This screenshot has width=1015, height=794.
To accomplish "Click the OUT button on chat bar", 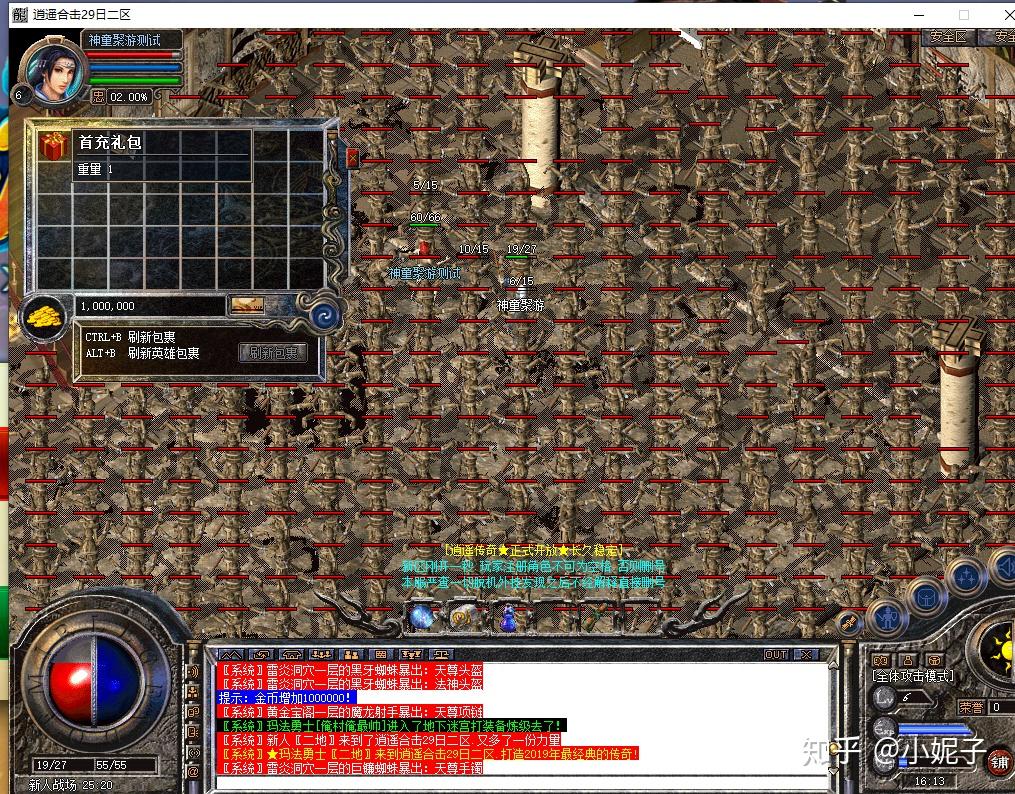I will (x=776, y=655).
